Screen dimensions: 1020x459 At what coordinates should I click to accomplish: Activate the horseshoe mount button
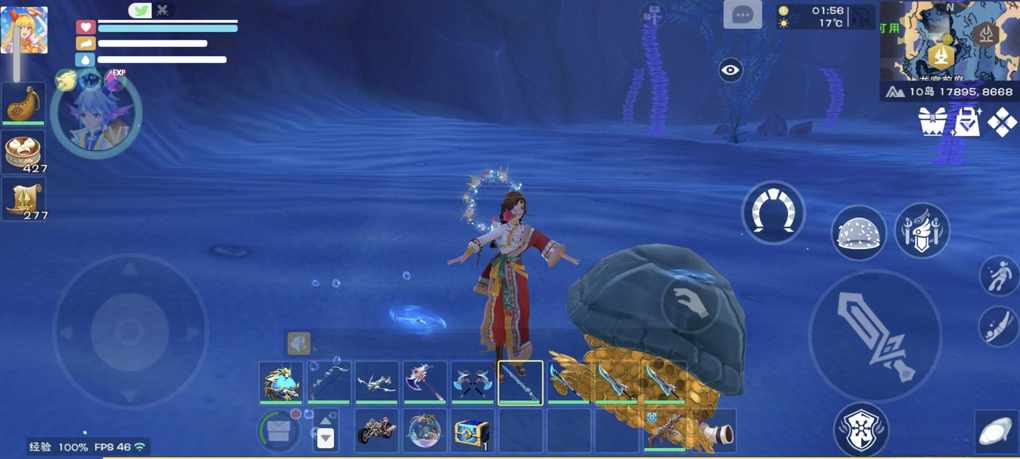tap(773, 212)
